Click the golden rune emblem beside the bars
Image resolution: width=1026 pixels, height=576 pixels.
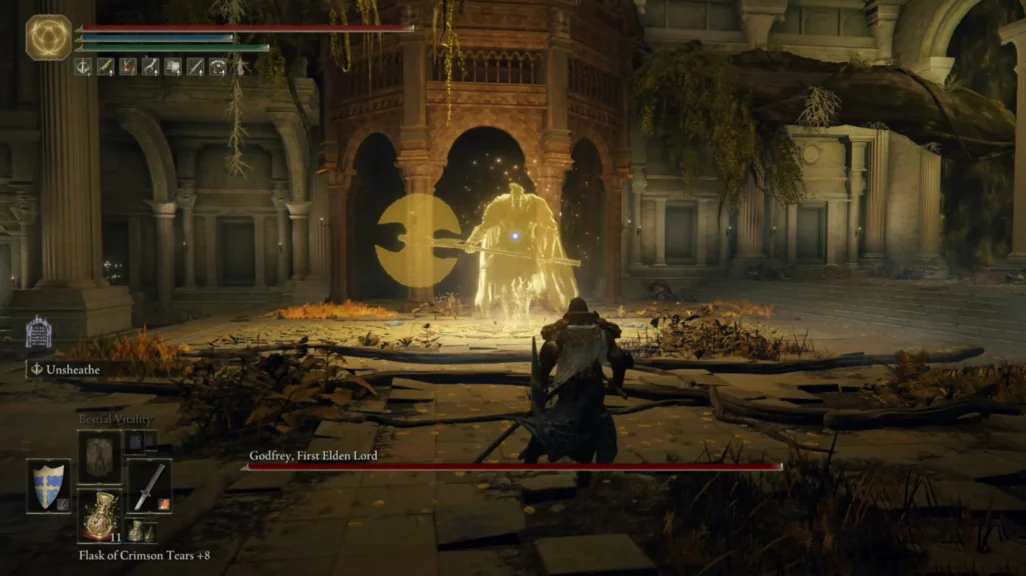tap(48, 38)
